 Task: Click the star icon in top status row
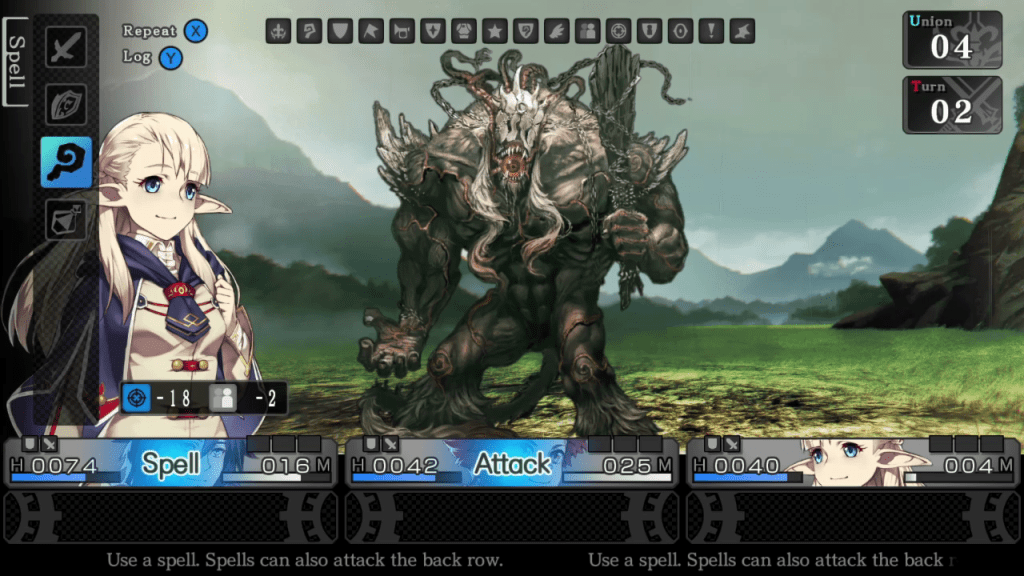[x=494, y=31]
